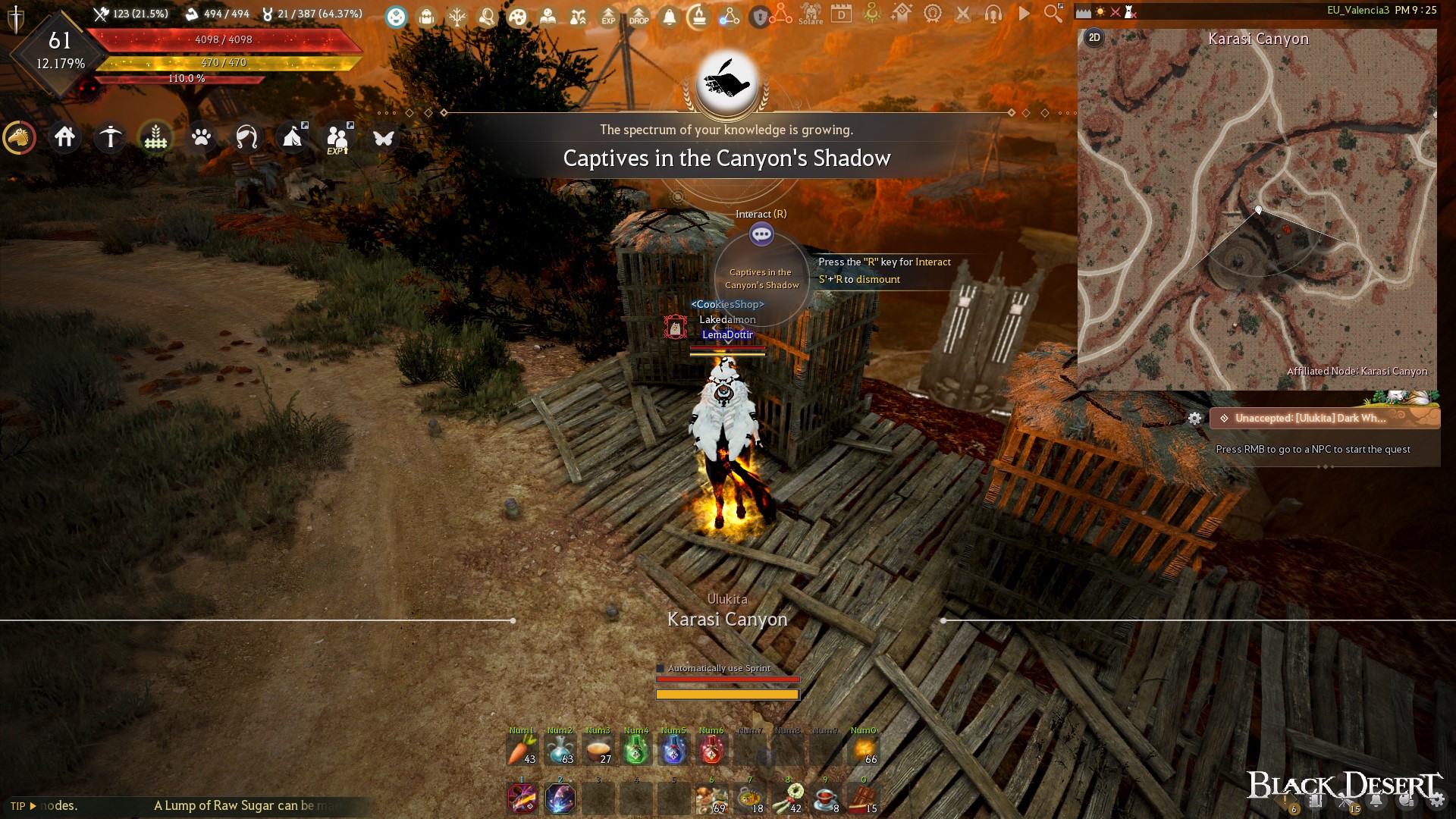Select the pickaxe gathering icon
The image size is (1456, 819).
pos(111,137)
